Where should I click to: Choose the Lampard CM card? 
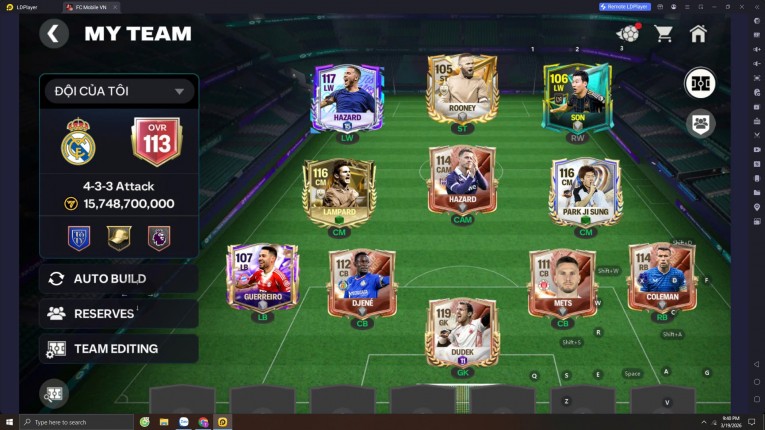[x=339, y=190]
